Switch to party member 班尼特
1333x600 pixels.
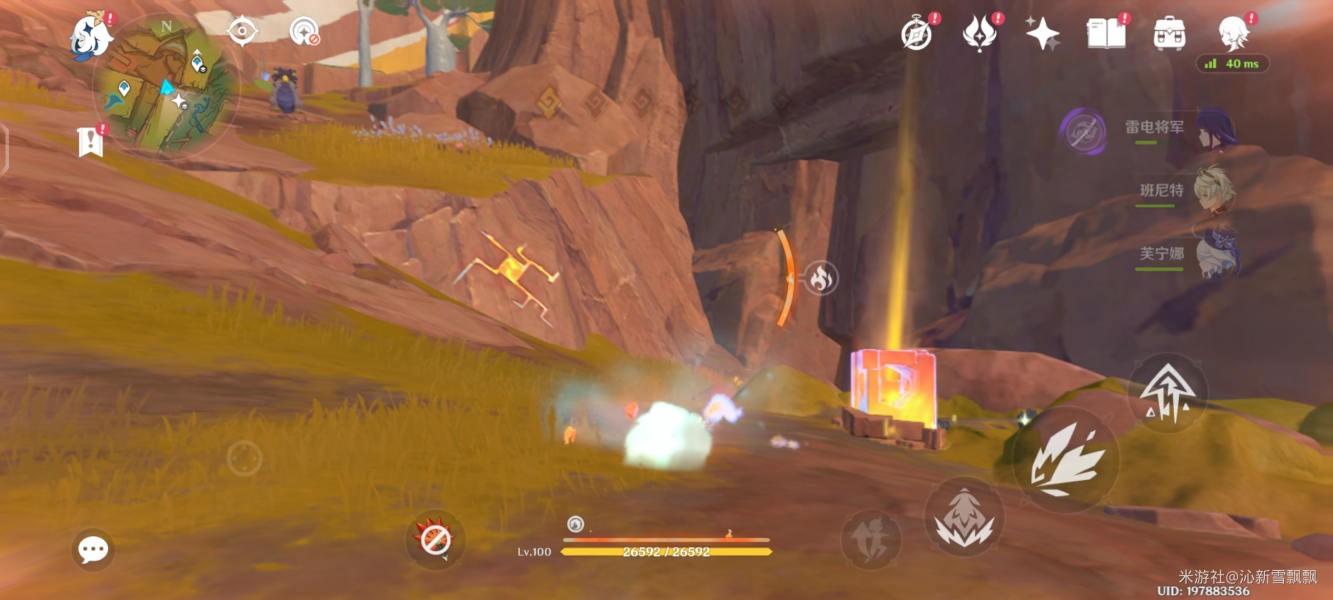click(x=1213, y=190)
